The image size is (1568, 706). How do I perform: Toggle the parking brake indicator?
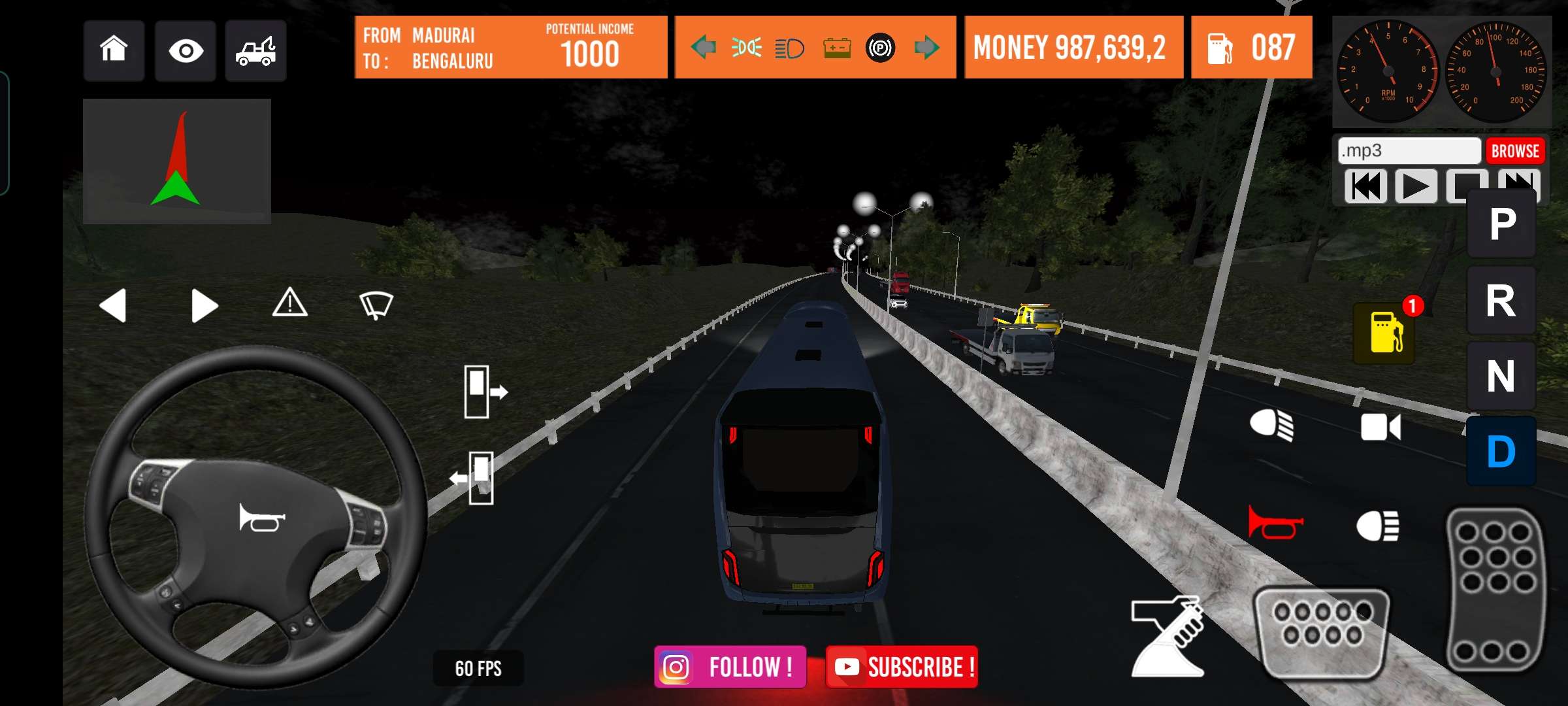tap(880, 48)
